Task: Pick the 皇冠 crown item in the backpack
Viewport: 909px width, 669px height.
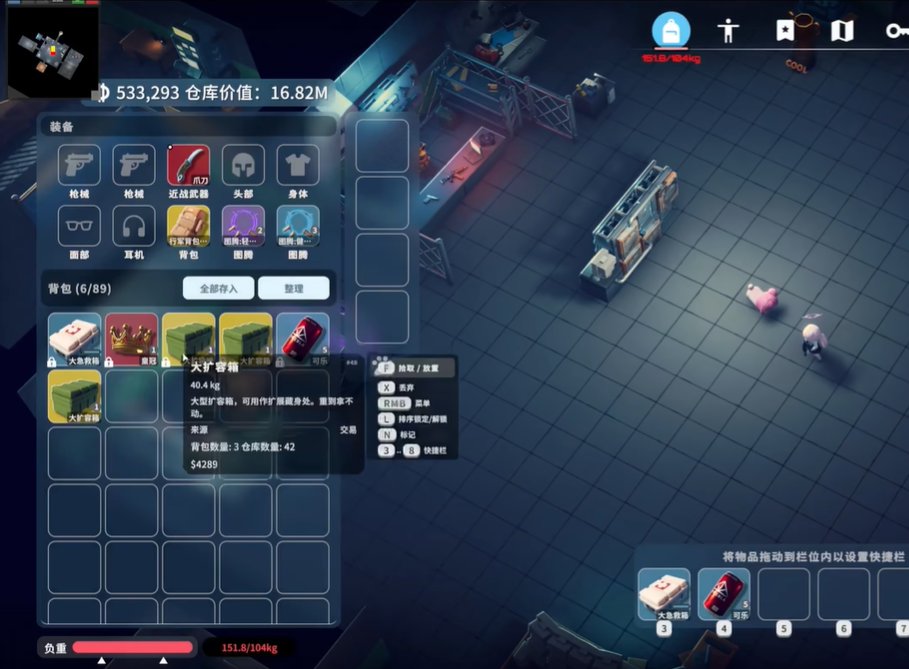Action: (x=132, y=339)
